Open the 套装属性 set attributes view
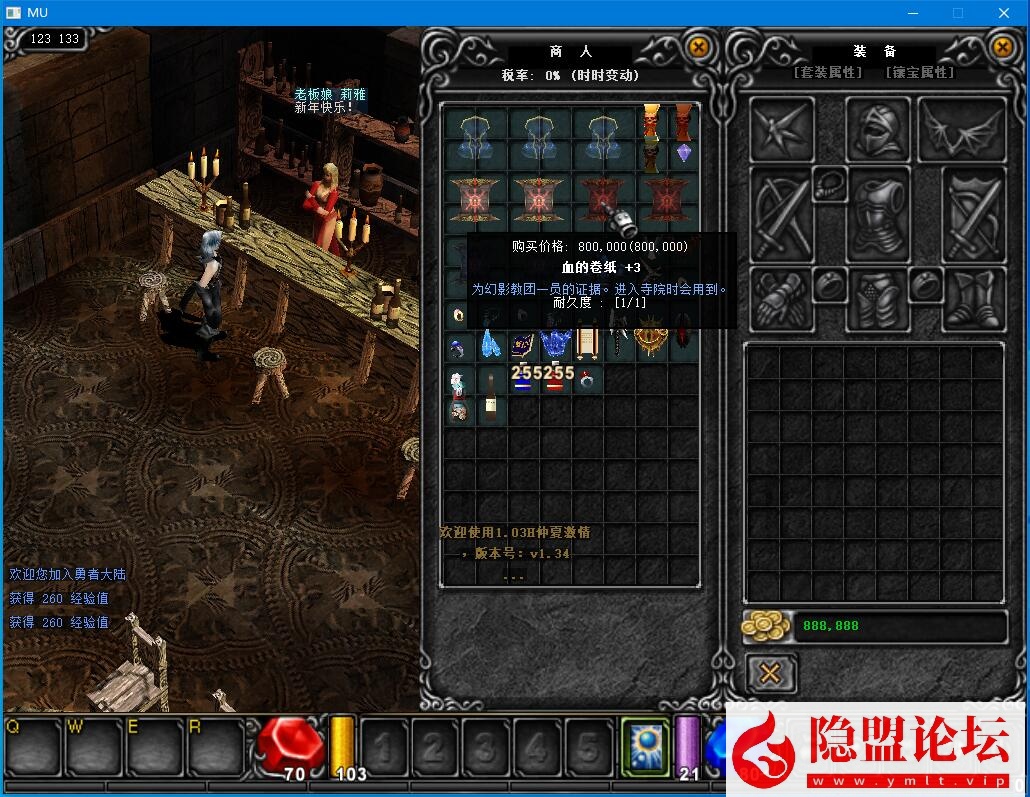The height and width of the screenshot is (797, 1030). 828,73
